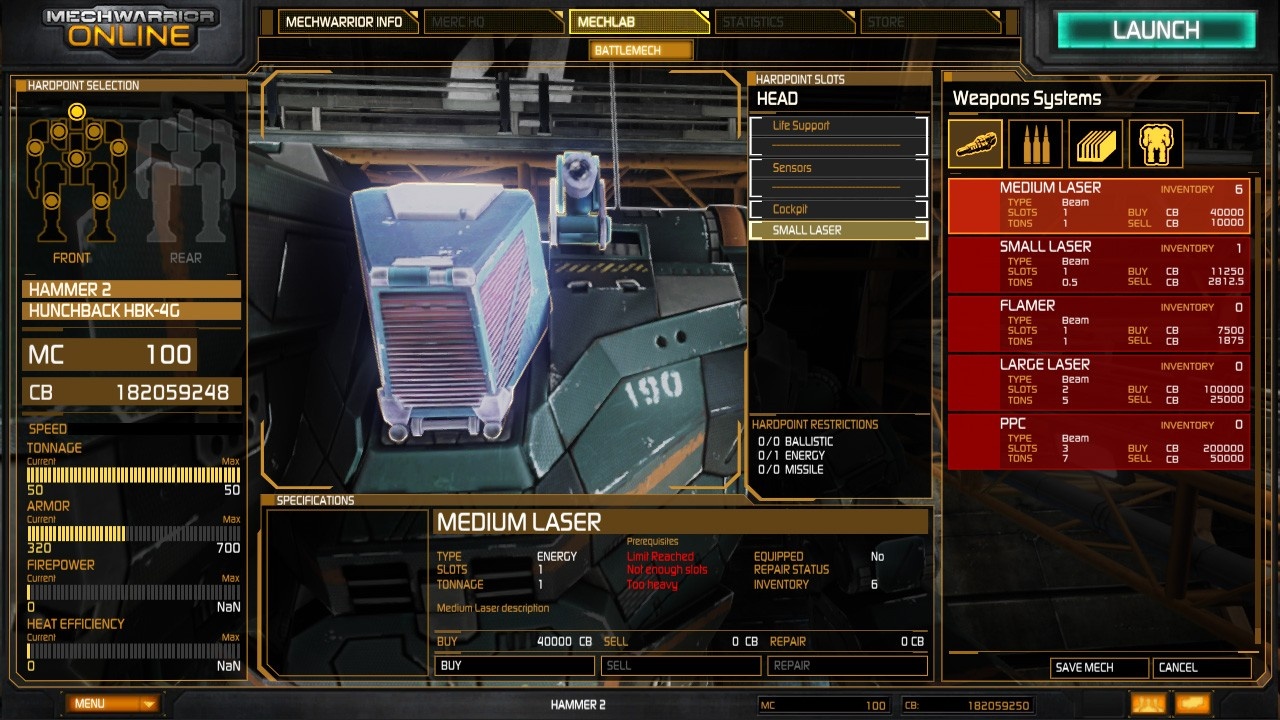Buy the Medium Laser

click(515, 665)
